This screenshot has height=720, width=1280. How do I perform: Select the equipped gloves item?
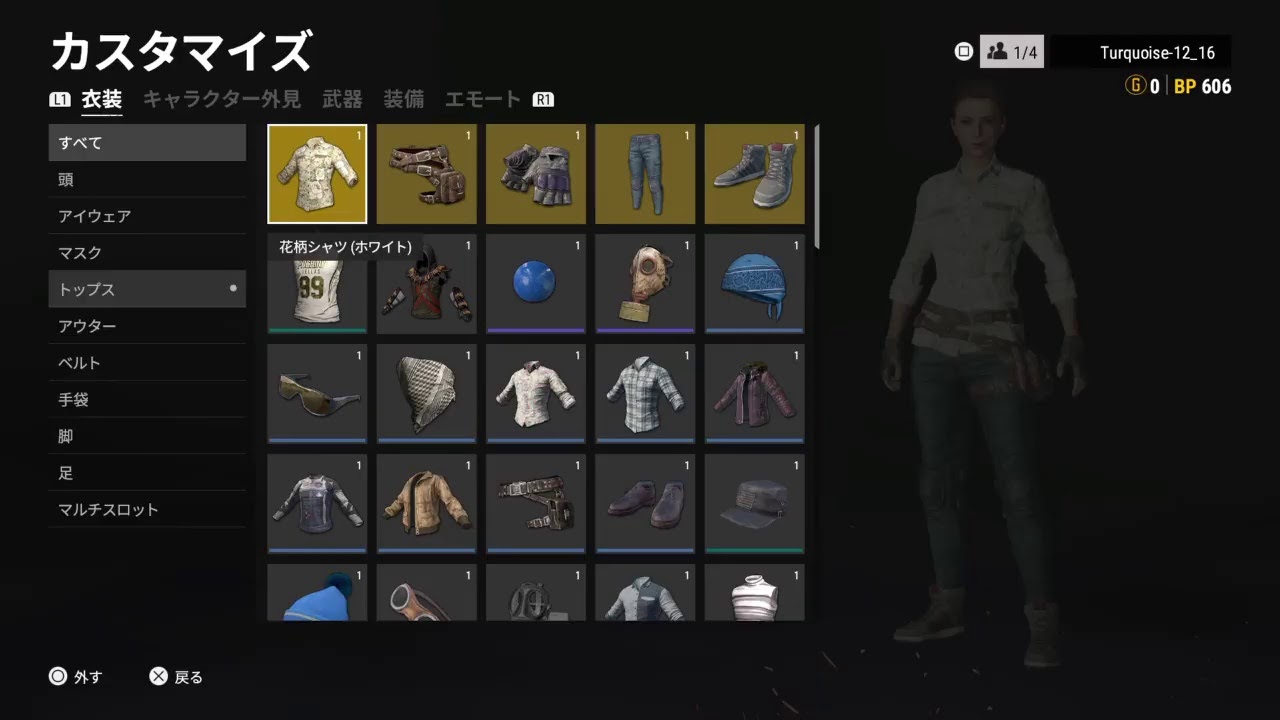click(535, 173)
